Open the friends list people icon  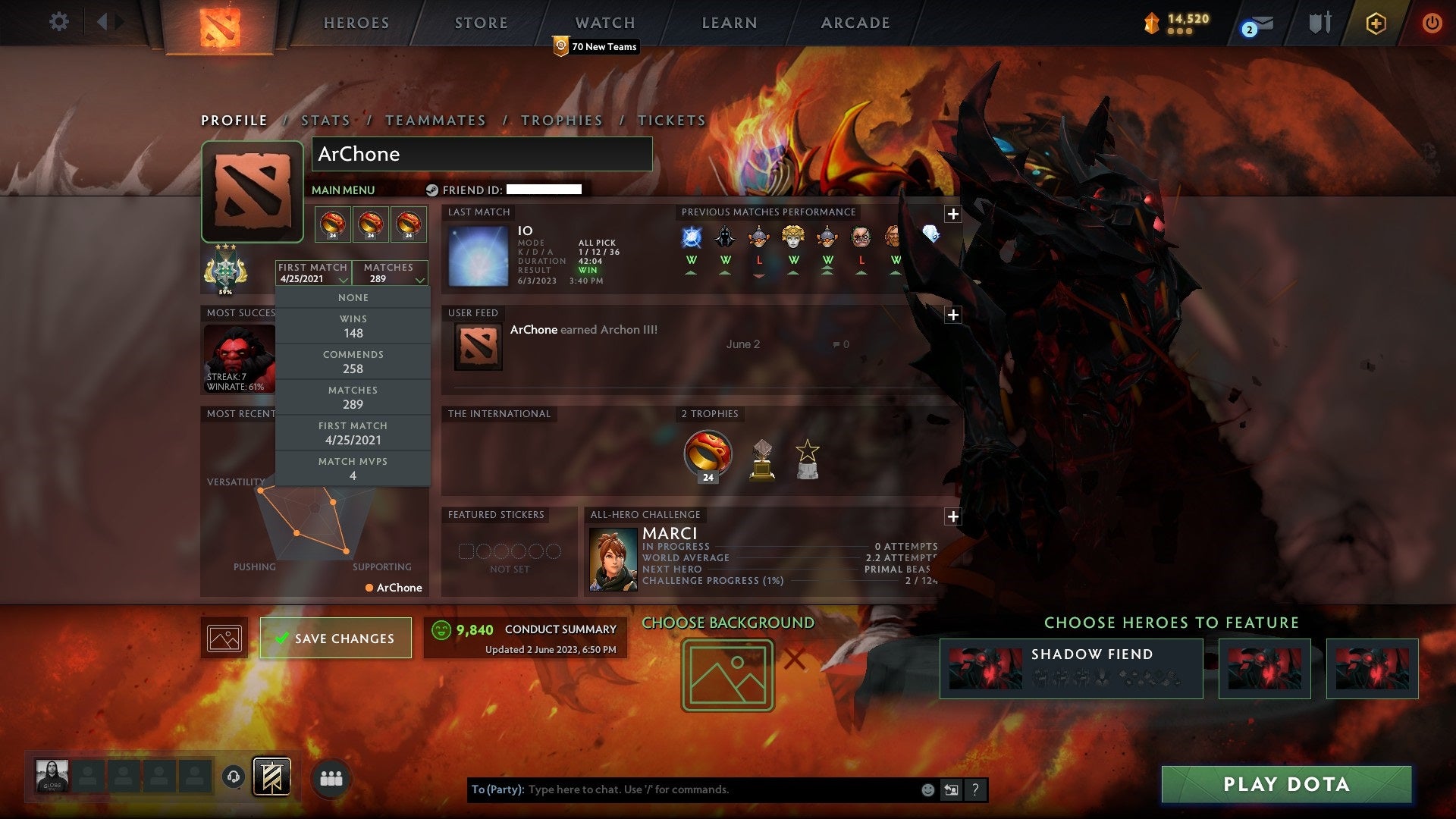[333, 777]
